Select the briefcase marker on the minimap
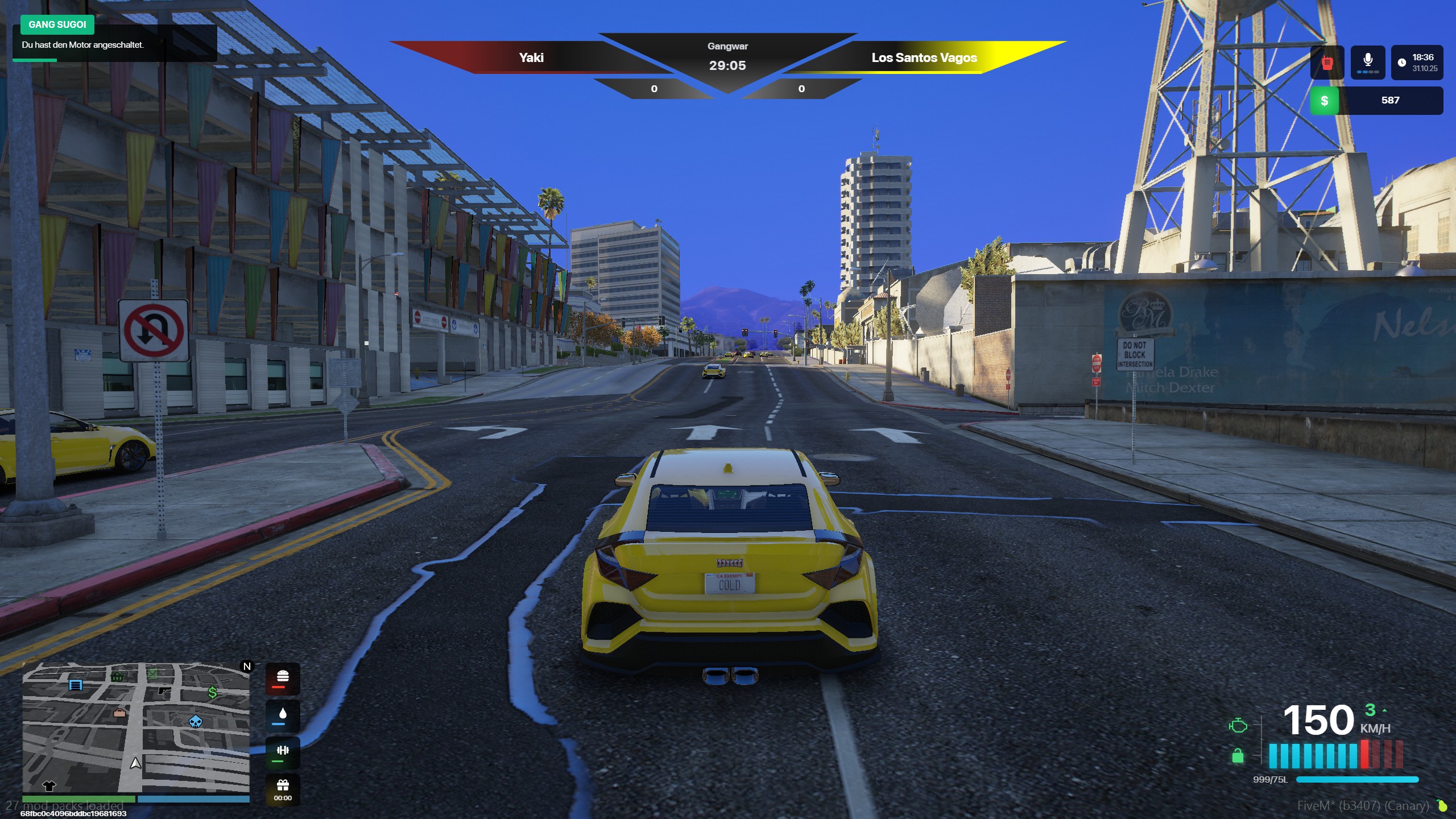1456x819 pixels. click(x=119, y=713)
